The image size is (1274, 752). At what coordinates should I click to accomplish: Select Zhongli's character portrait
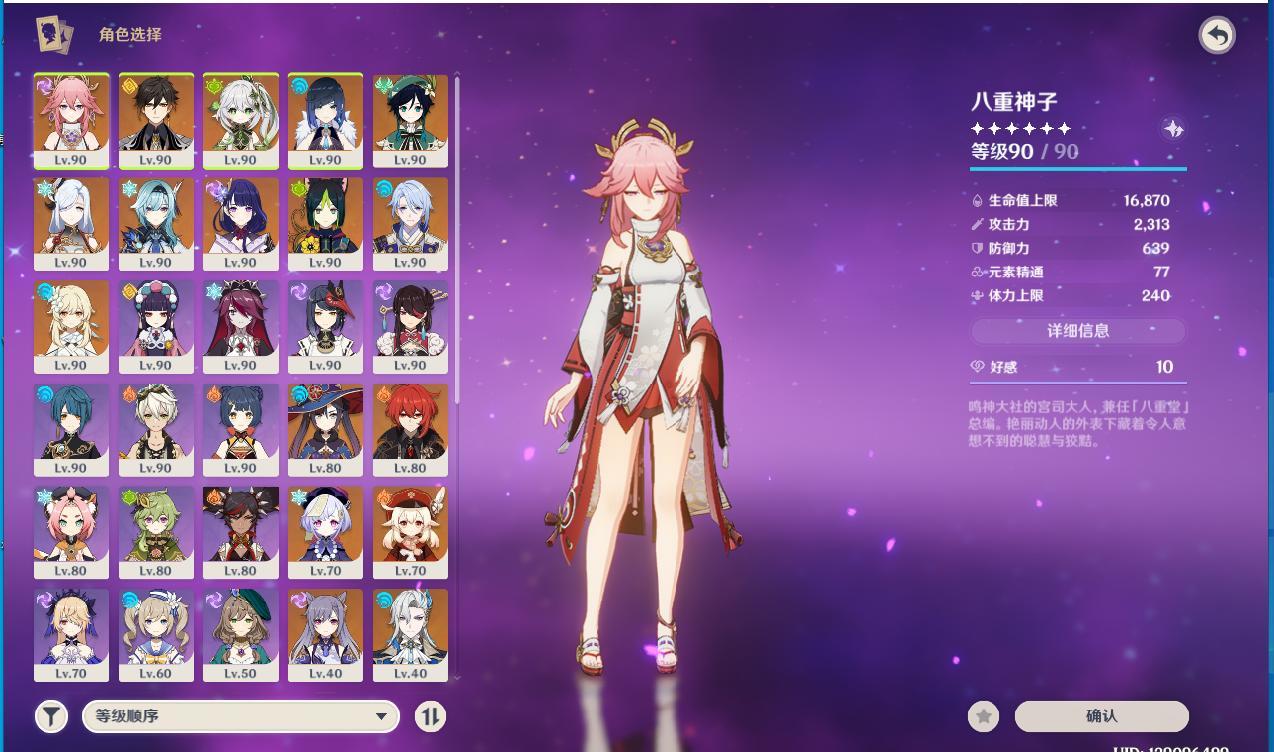[x=155, y=120]
